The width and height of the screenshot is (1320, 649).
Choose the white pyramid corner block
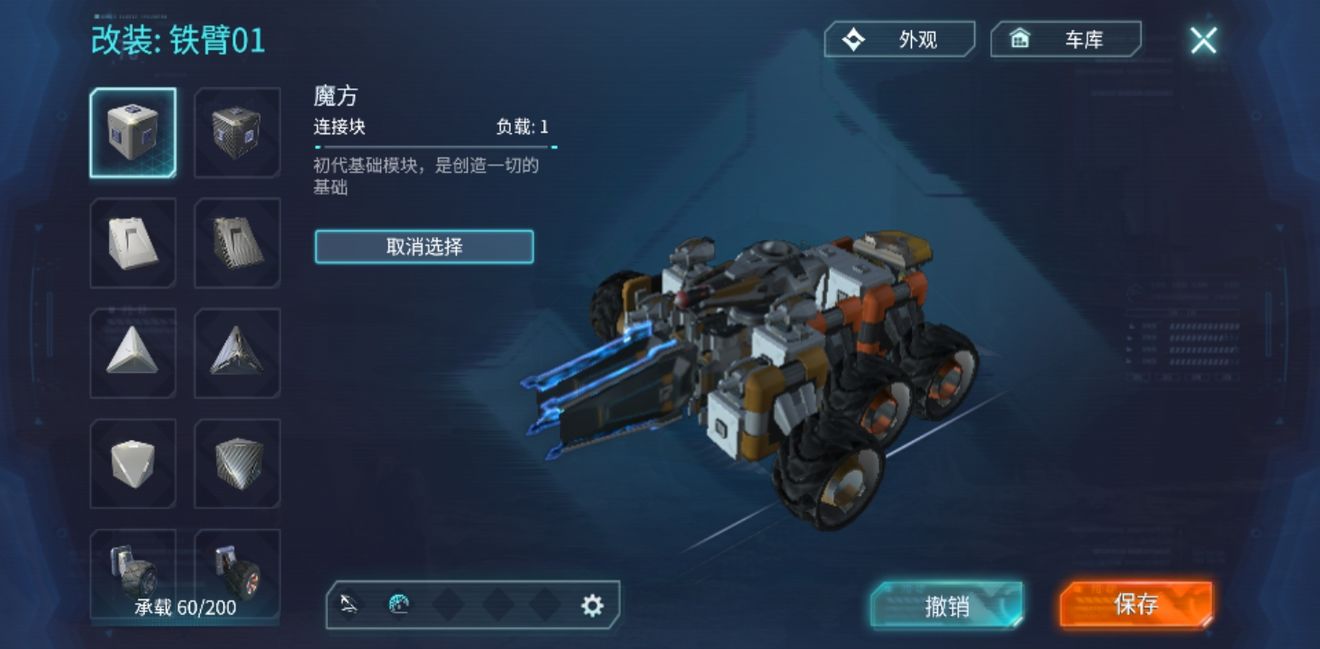(x=133, y=353)
